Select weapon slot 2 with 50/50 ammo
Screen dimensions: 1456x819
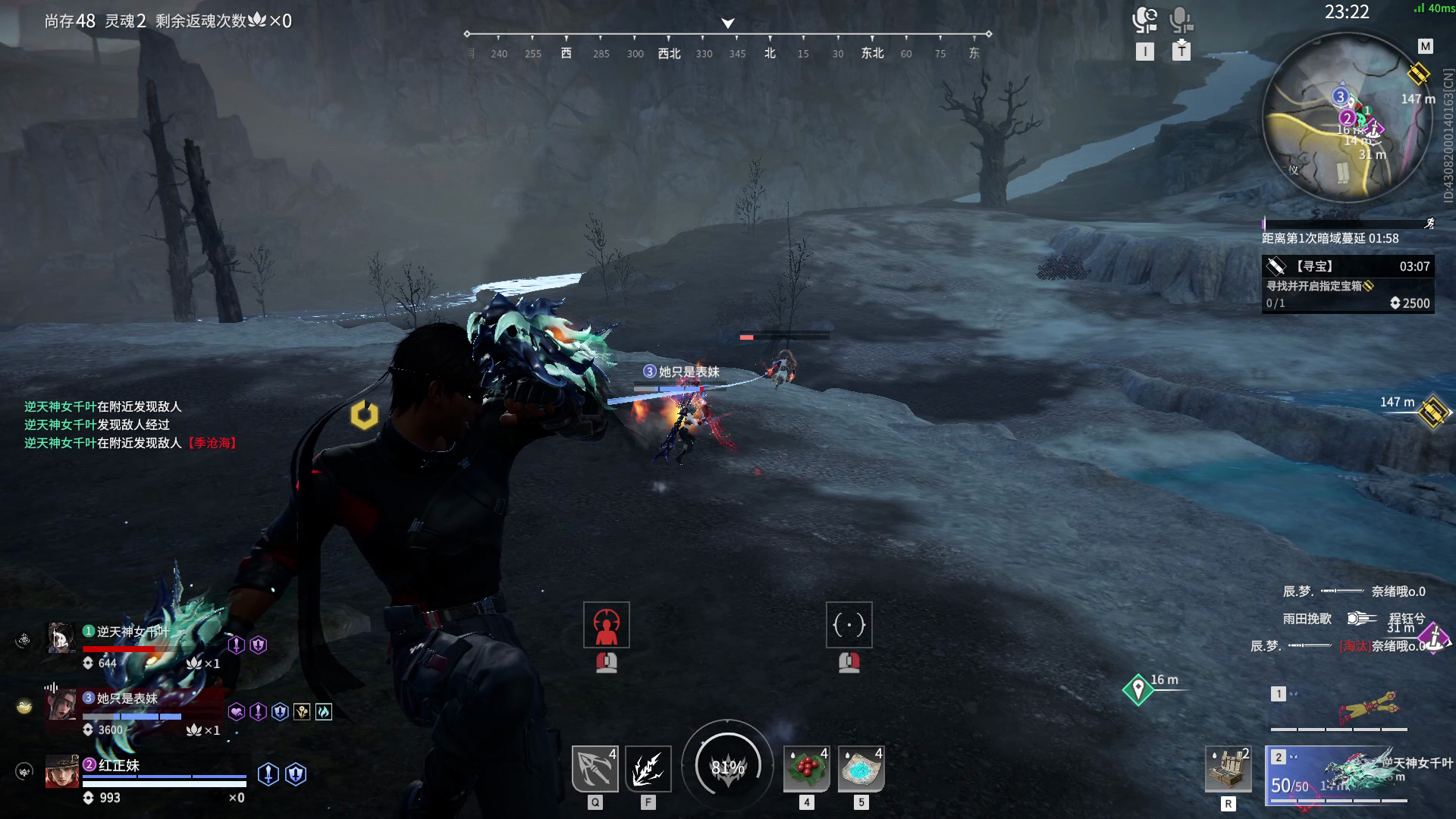point(1339,774)
